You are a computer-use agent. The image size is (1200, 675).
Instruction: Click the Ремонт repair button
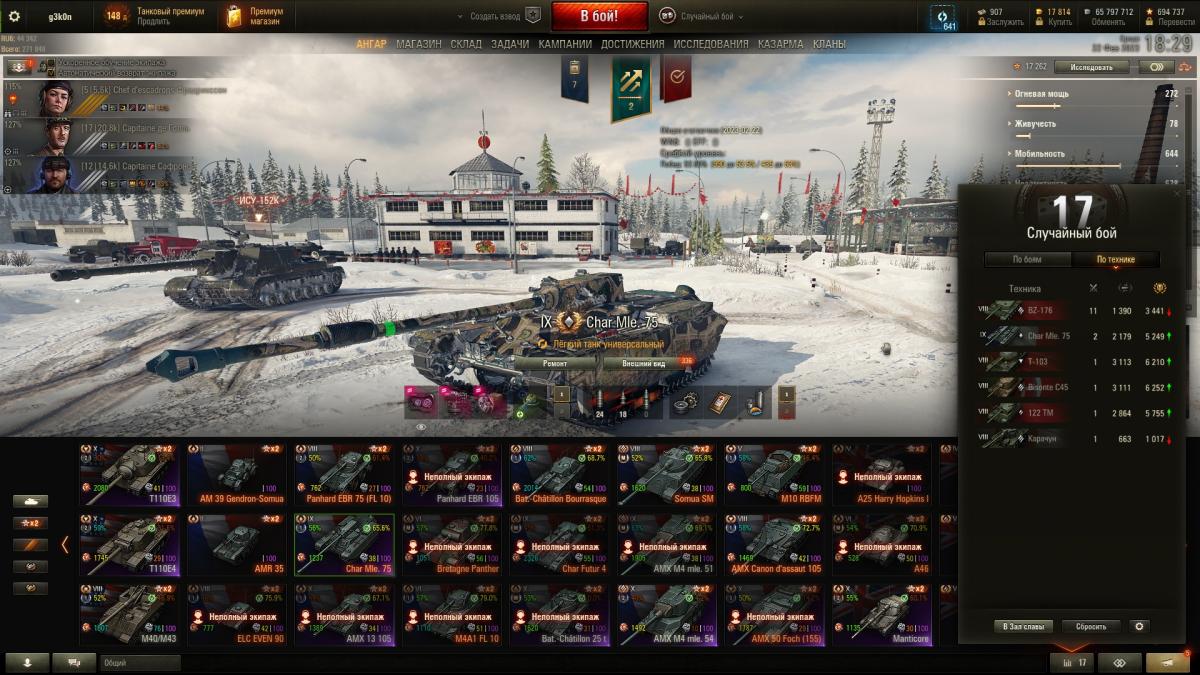click(x=555, y=364)
